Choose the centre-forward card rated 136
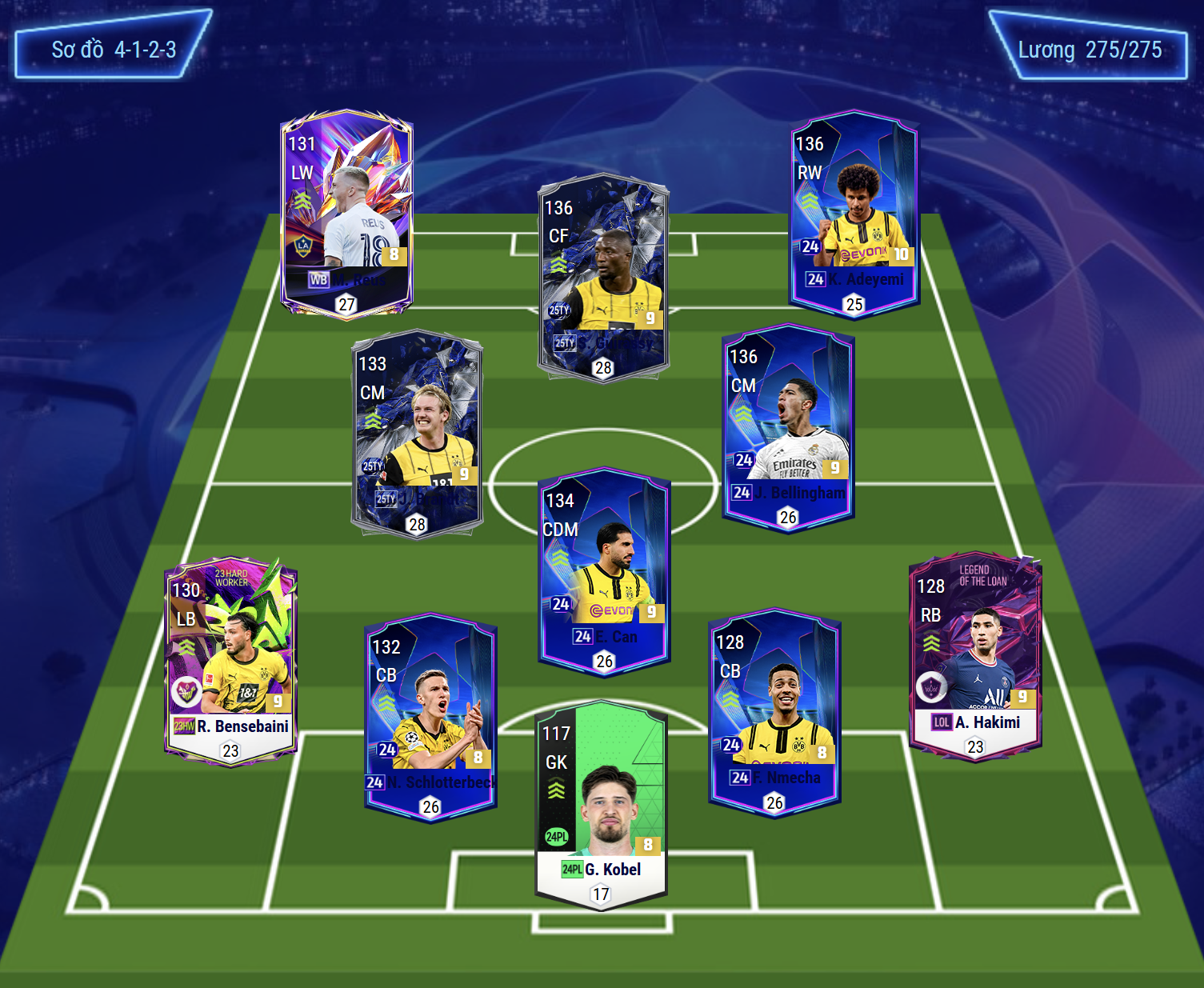Screen dimensions: 1204x988 point(603,278)
